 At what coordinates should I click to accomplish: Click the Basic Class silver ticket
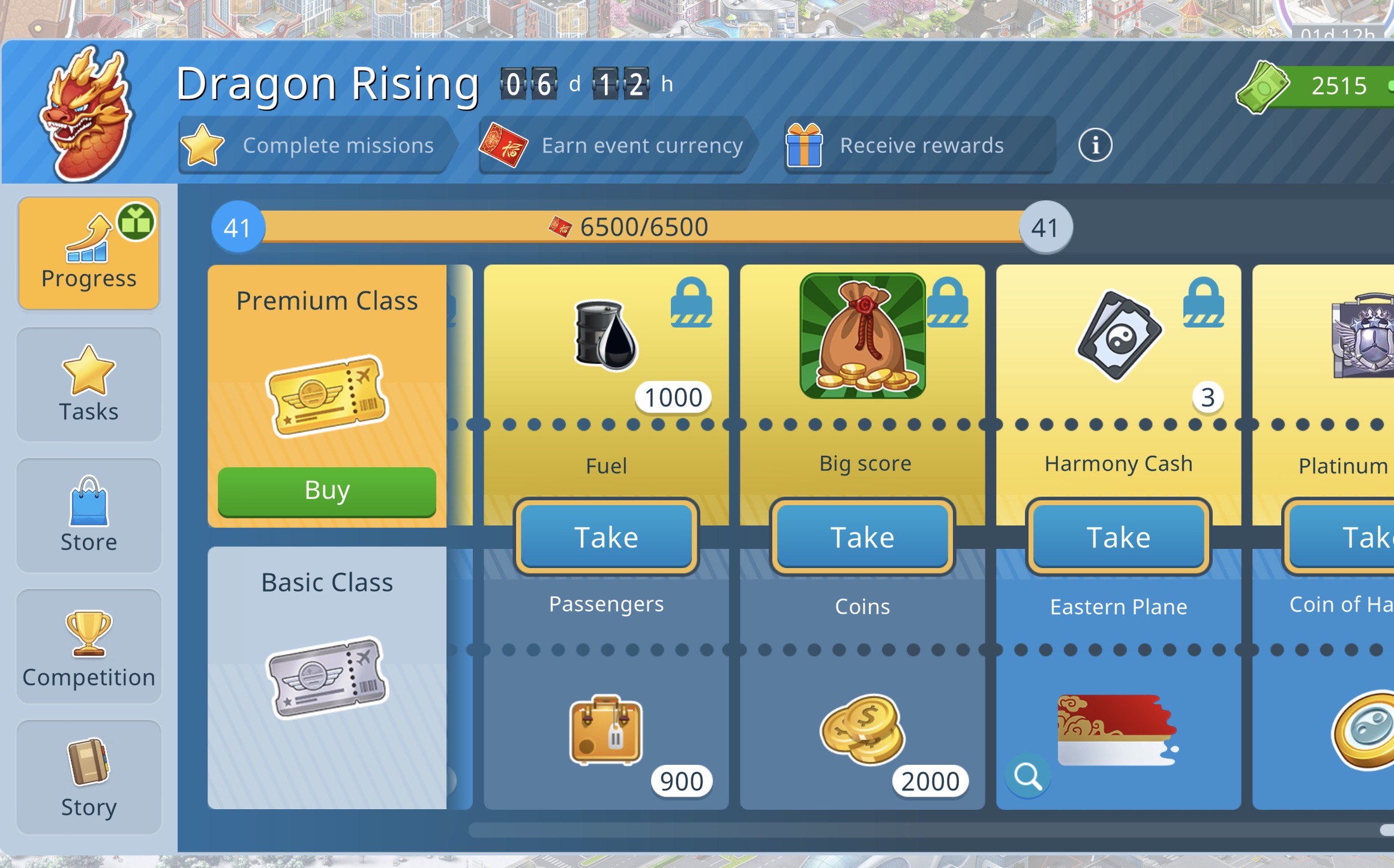pos(327,677)
